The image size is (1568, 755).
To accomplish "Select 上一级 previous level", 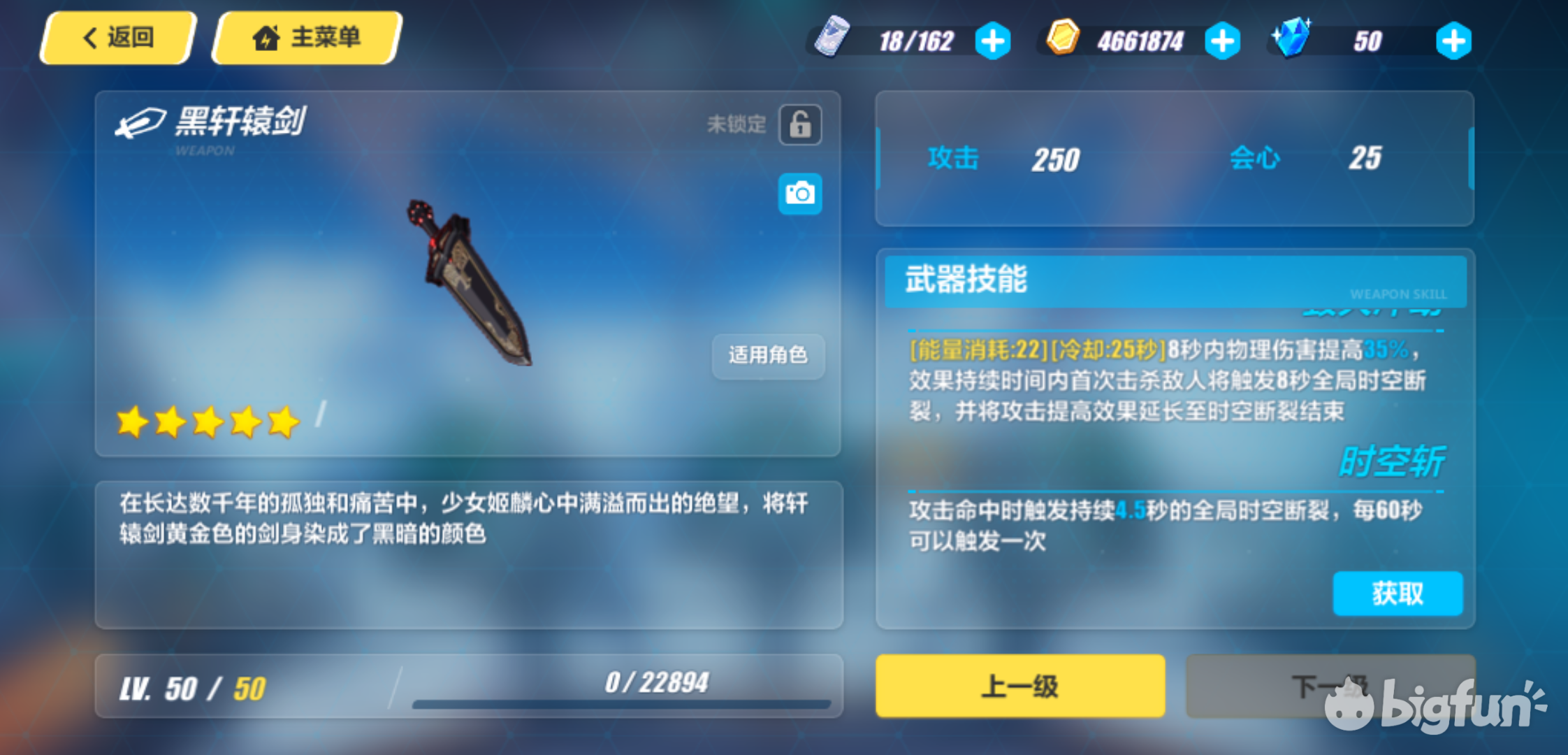I will [1020, 686].
